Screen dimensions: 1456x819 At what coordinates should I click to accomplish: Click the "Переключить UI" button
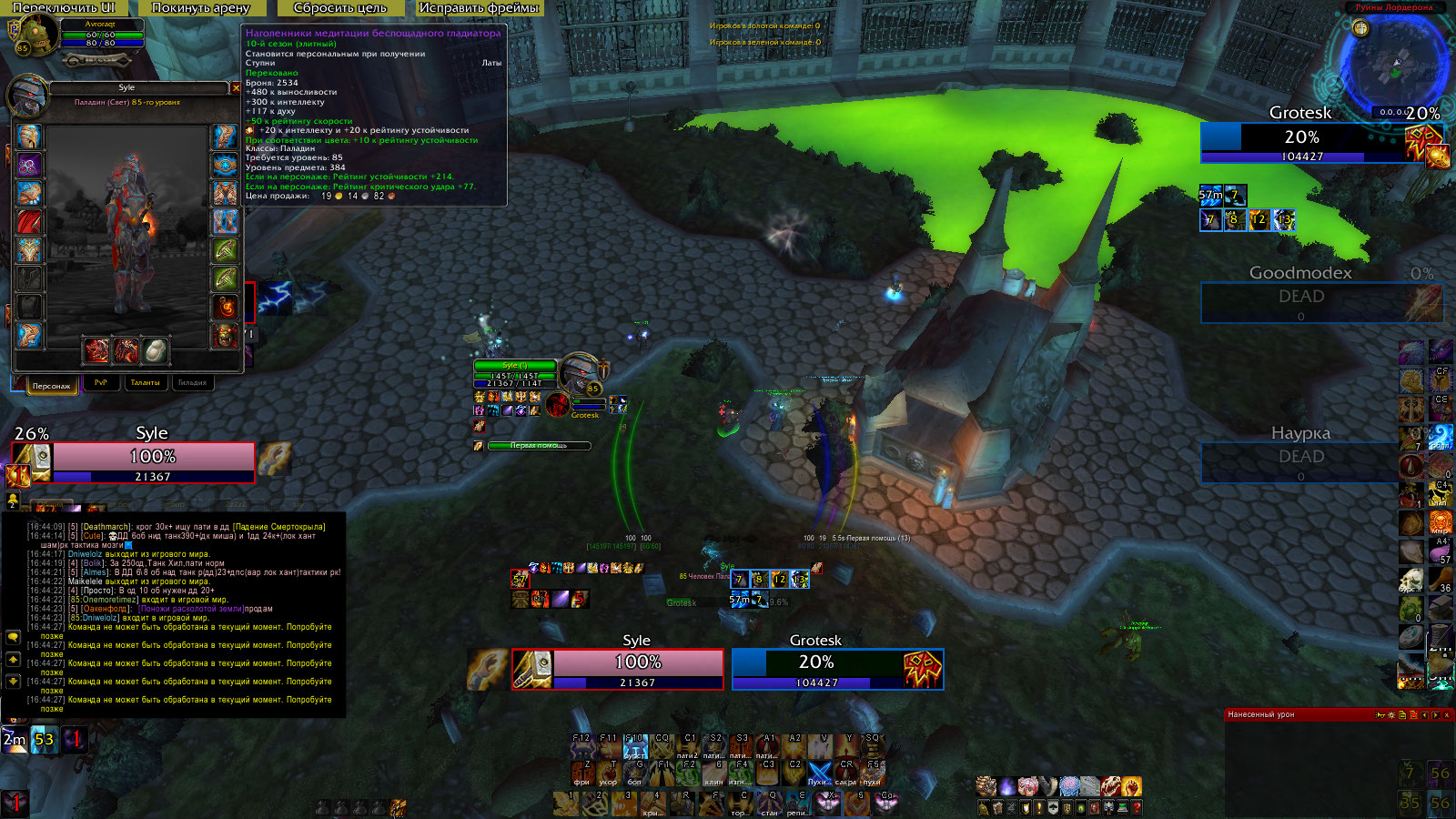pos(64,8)
